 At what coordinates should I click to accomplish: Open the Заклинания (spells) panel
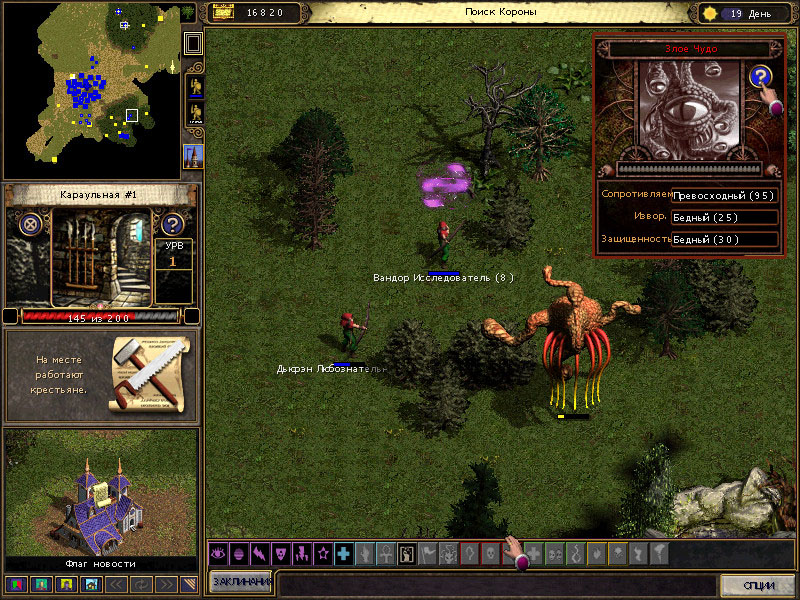pos(241,582)
